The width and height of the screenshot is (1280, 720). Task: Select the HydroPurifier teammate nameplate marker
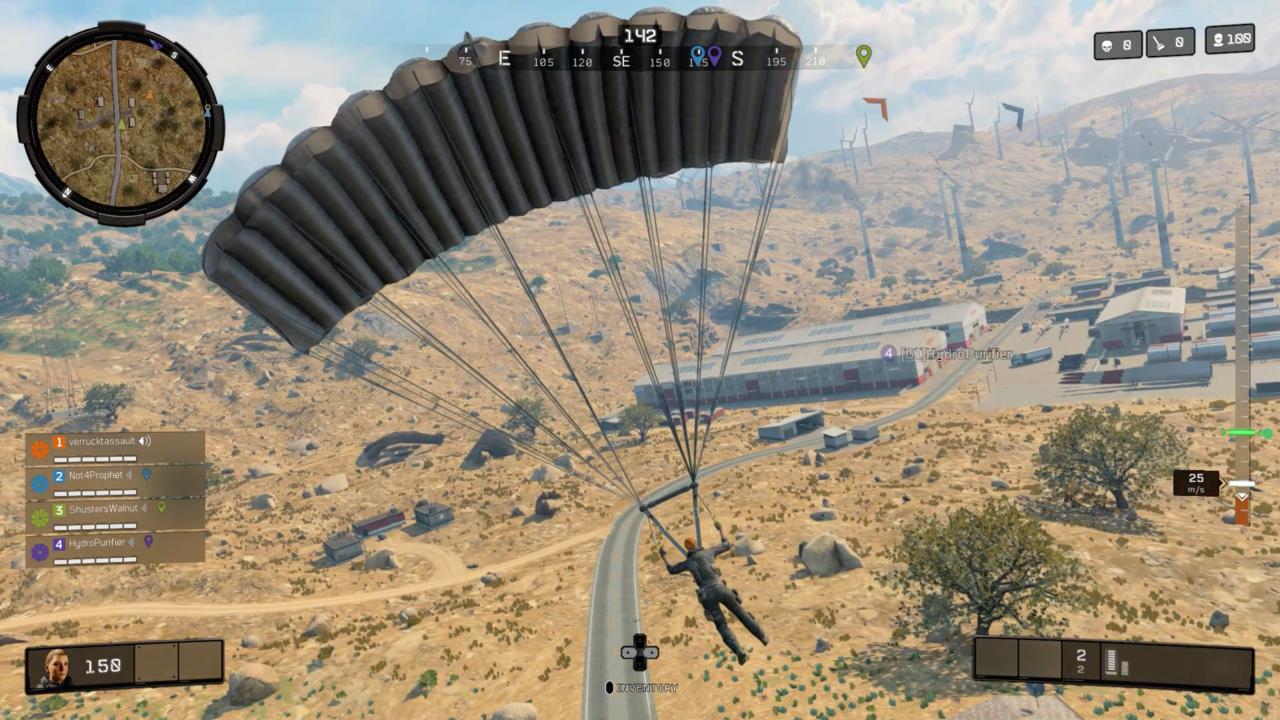(x=888, y=354)
